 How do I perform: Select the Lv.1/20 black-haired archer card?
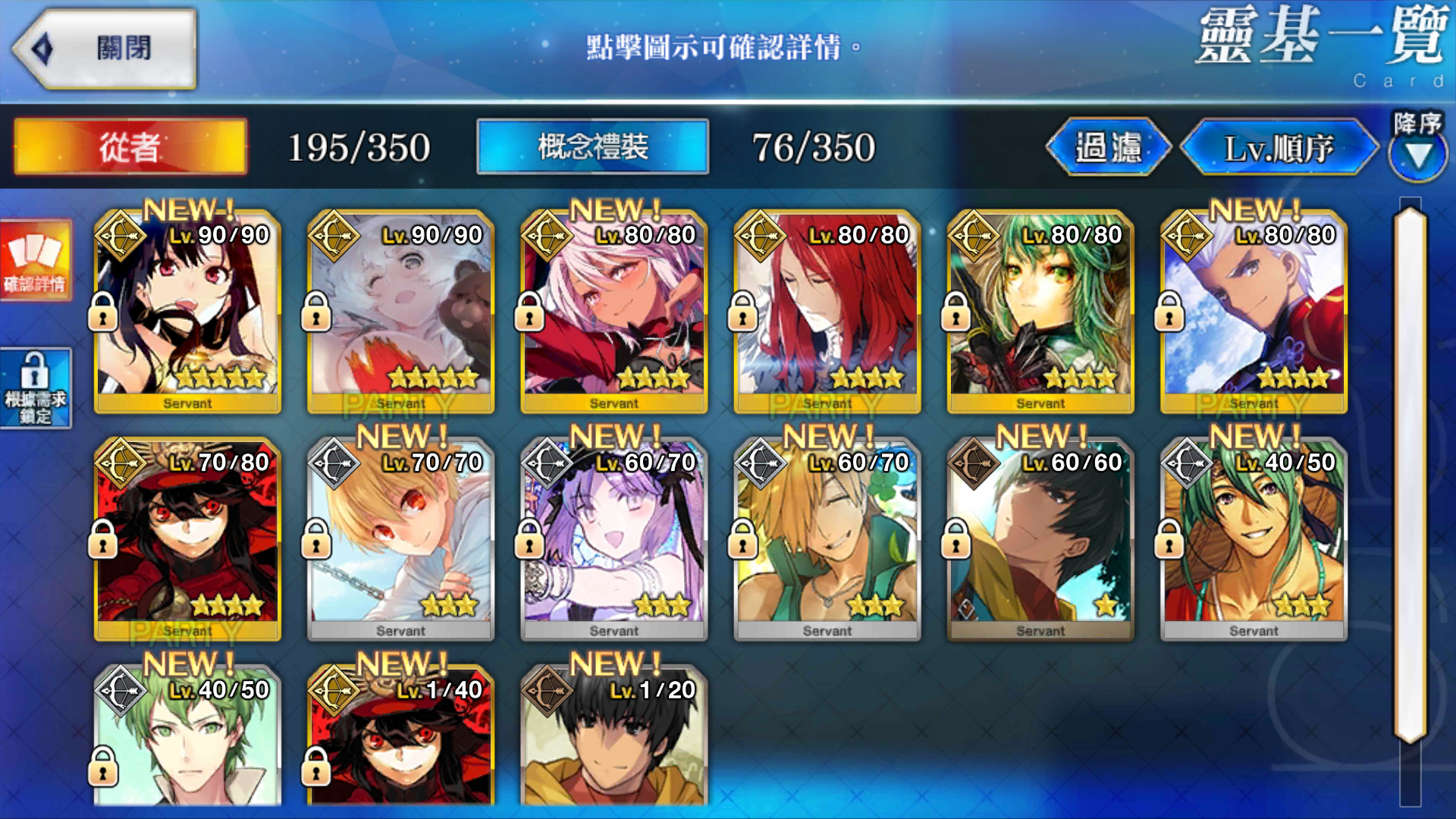(x=613, y=736)
